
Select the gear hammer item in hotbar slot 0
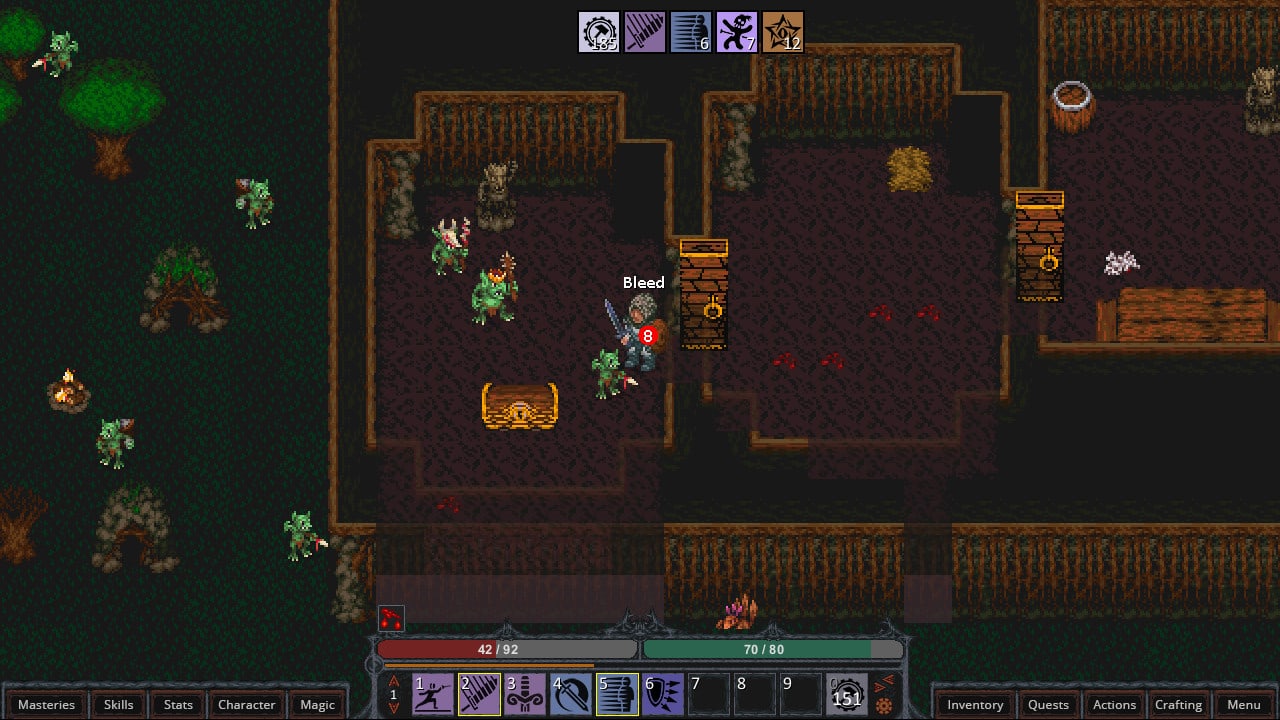tap(847, 694)
